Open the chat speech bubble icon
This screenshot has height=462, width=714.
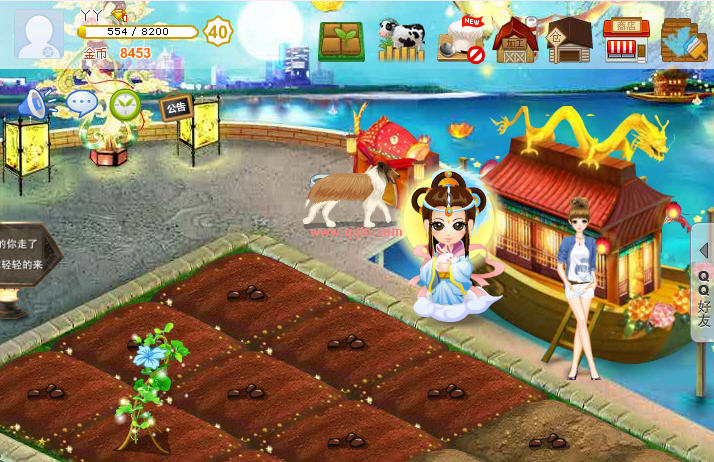(x=82, y=102)
